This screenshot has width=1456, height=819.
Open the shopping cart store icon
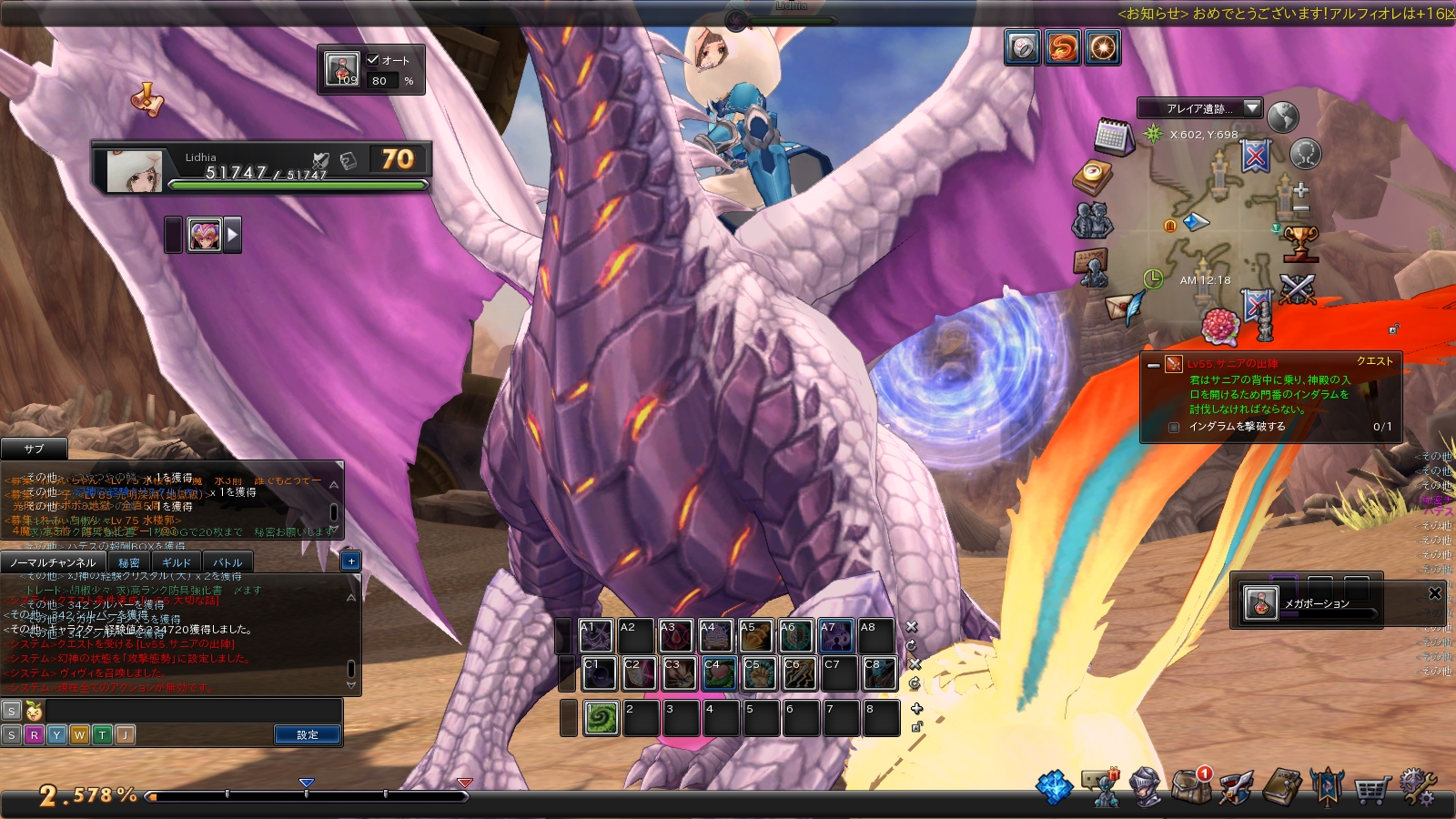[x=1370, y=788]
